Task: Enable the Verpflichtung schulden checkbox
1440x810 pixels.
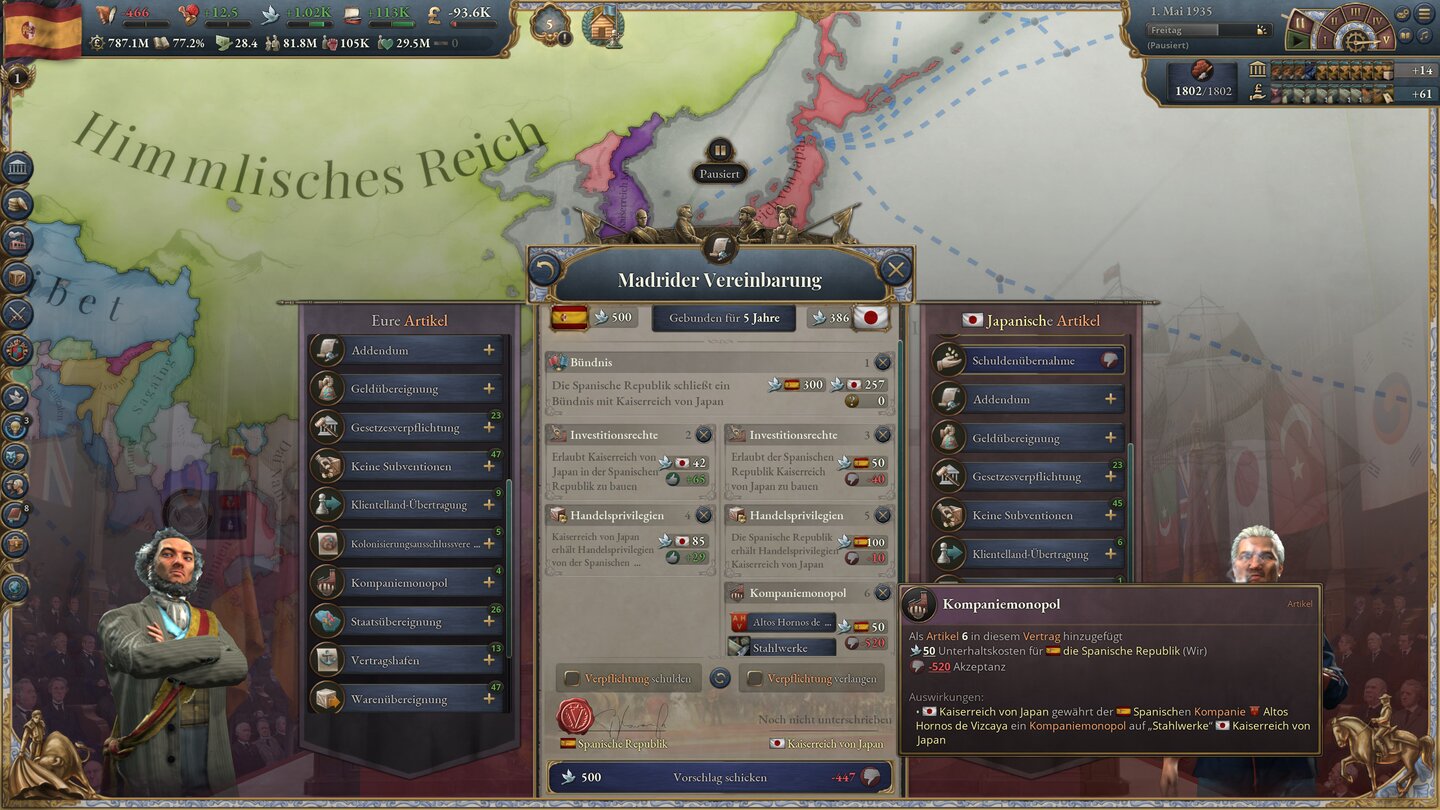Action: click(571, 678)
